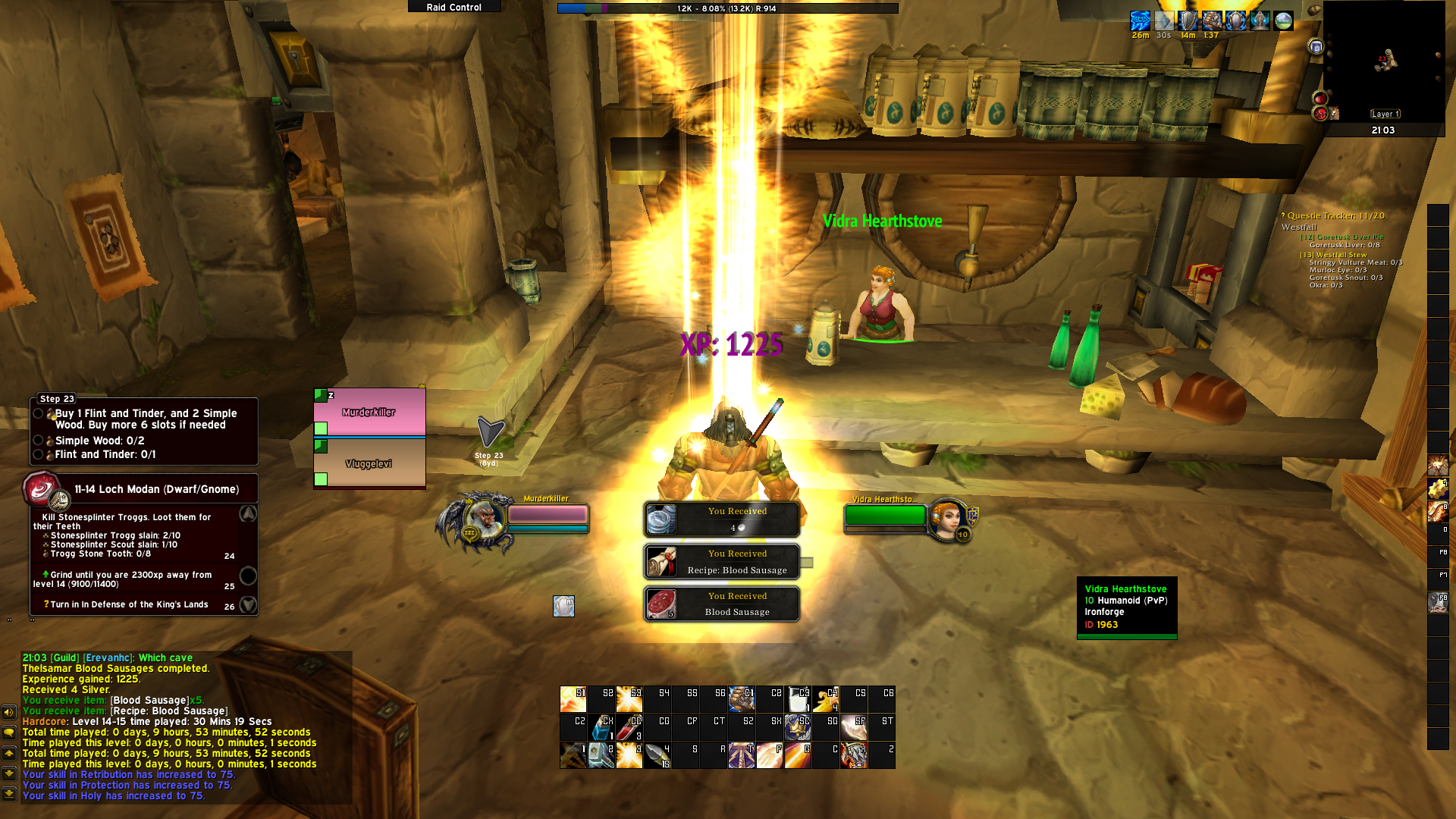Open the Questie Tracker header

1335,216
